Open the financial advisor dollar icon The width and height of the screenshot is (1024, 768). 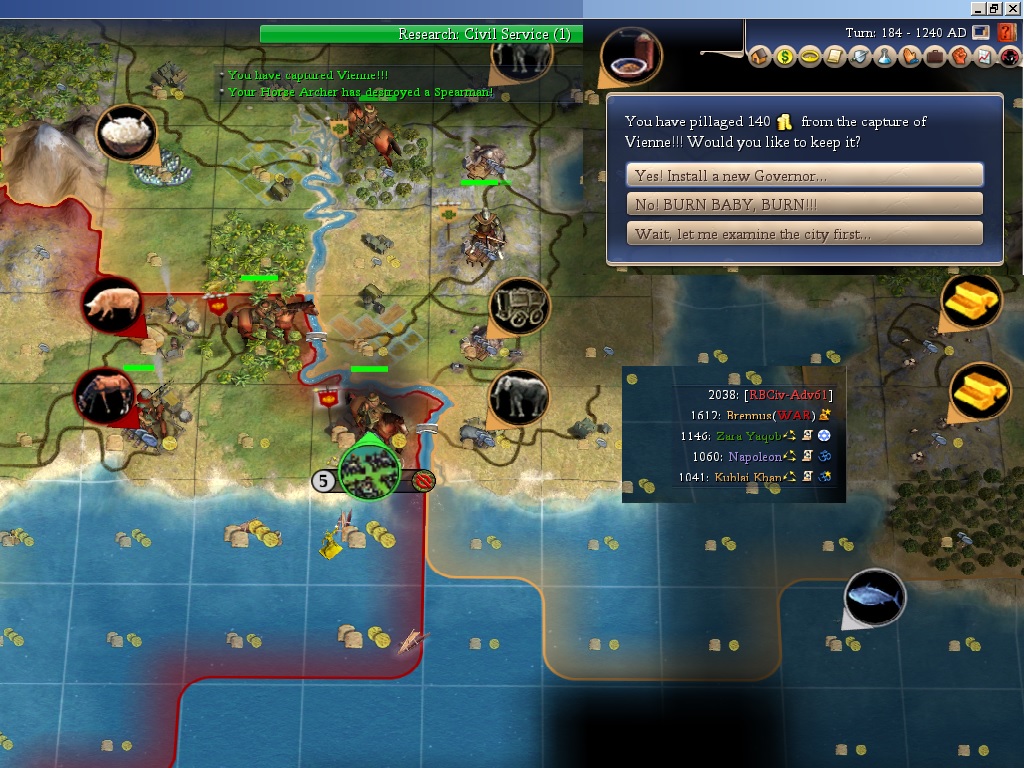[785, 57]
